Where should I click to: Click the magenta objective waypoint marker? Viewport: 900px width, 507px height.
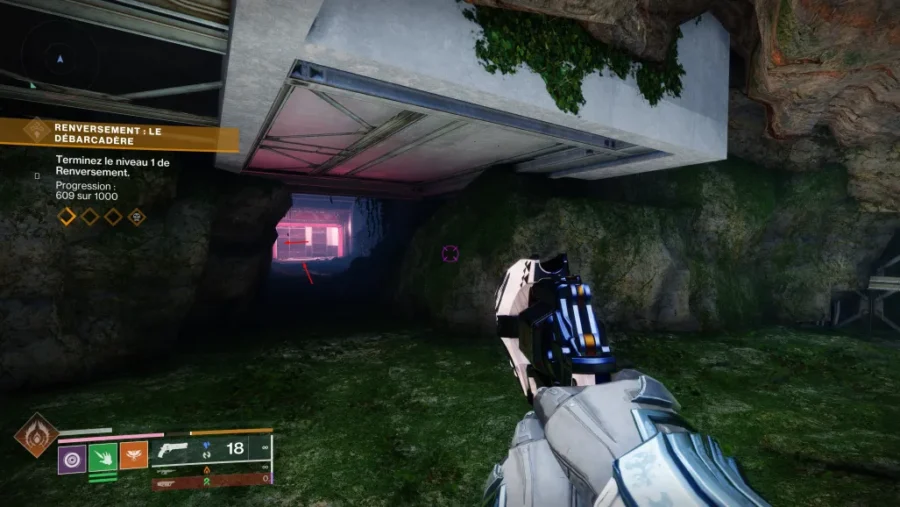450,253
